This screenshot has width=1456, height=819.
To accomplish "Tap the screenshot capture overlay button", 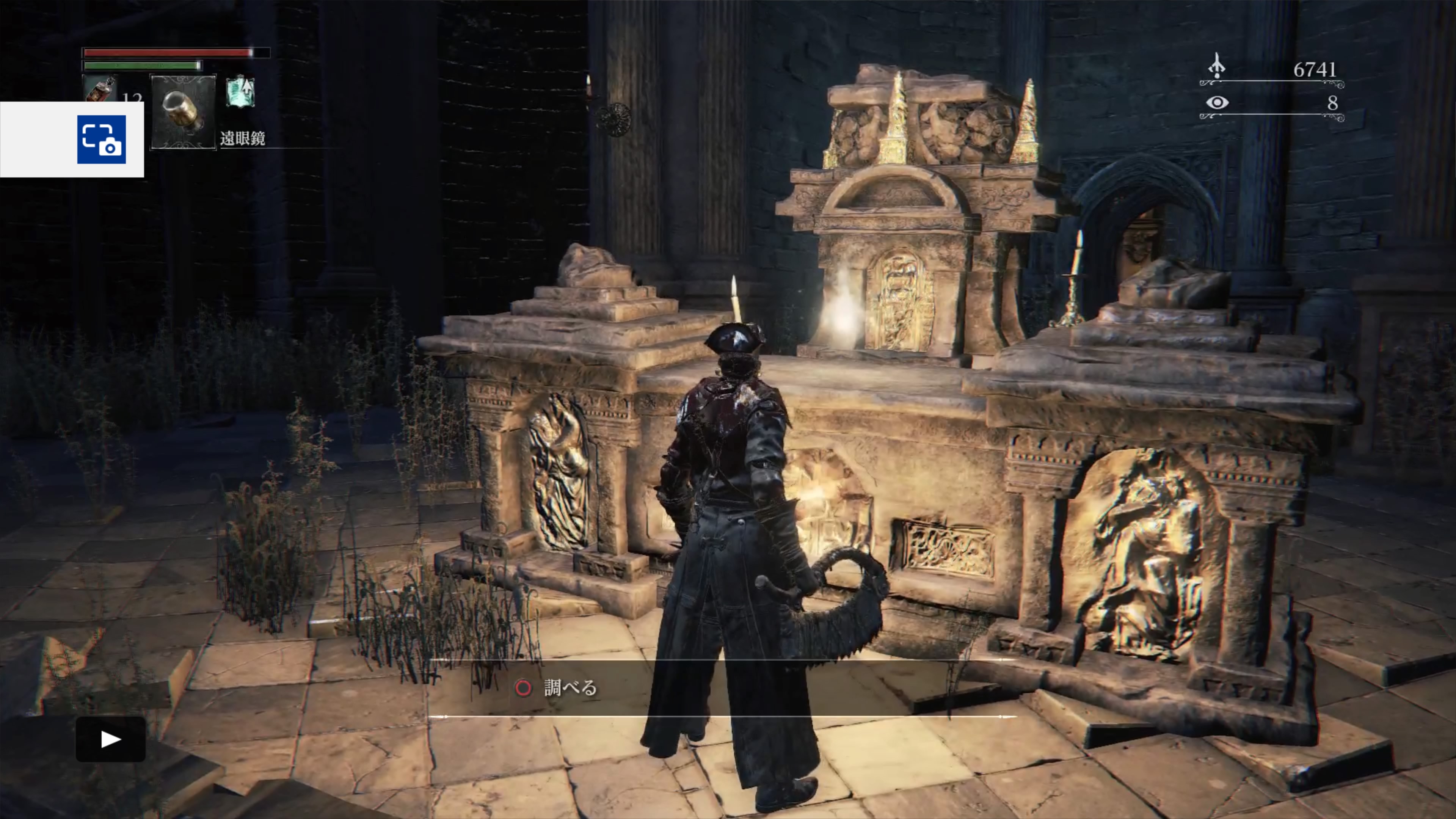I will tap(101, 140).
